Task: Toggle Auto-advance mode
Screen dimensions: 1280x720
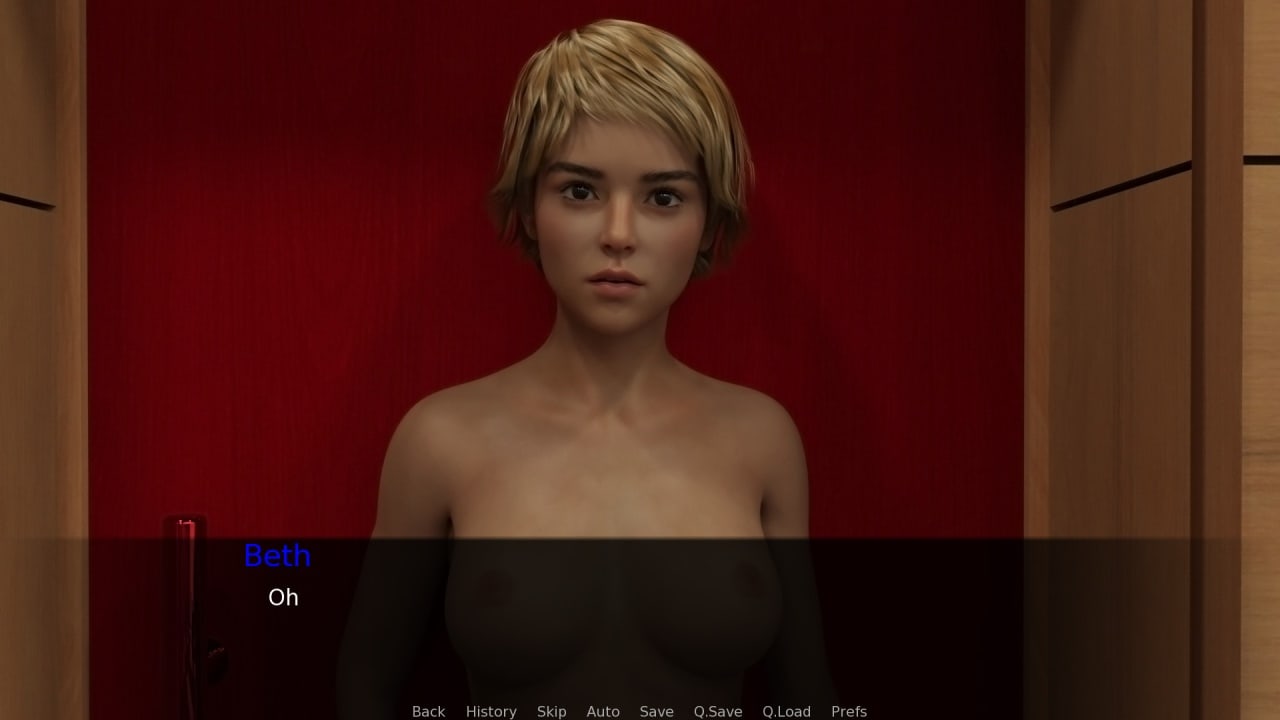Action: (x=603, y=711)
